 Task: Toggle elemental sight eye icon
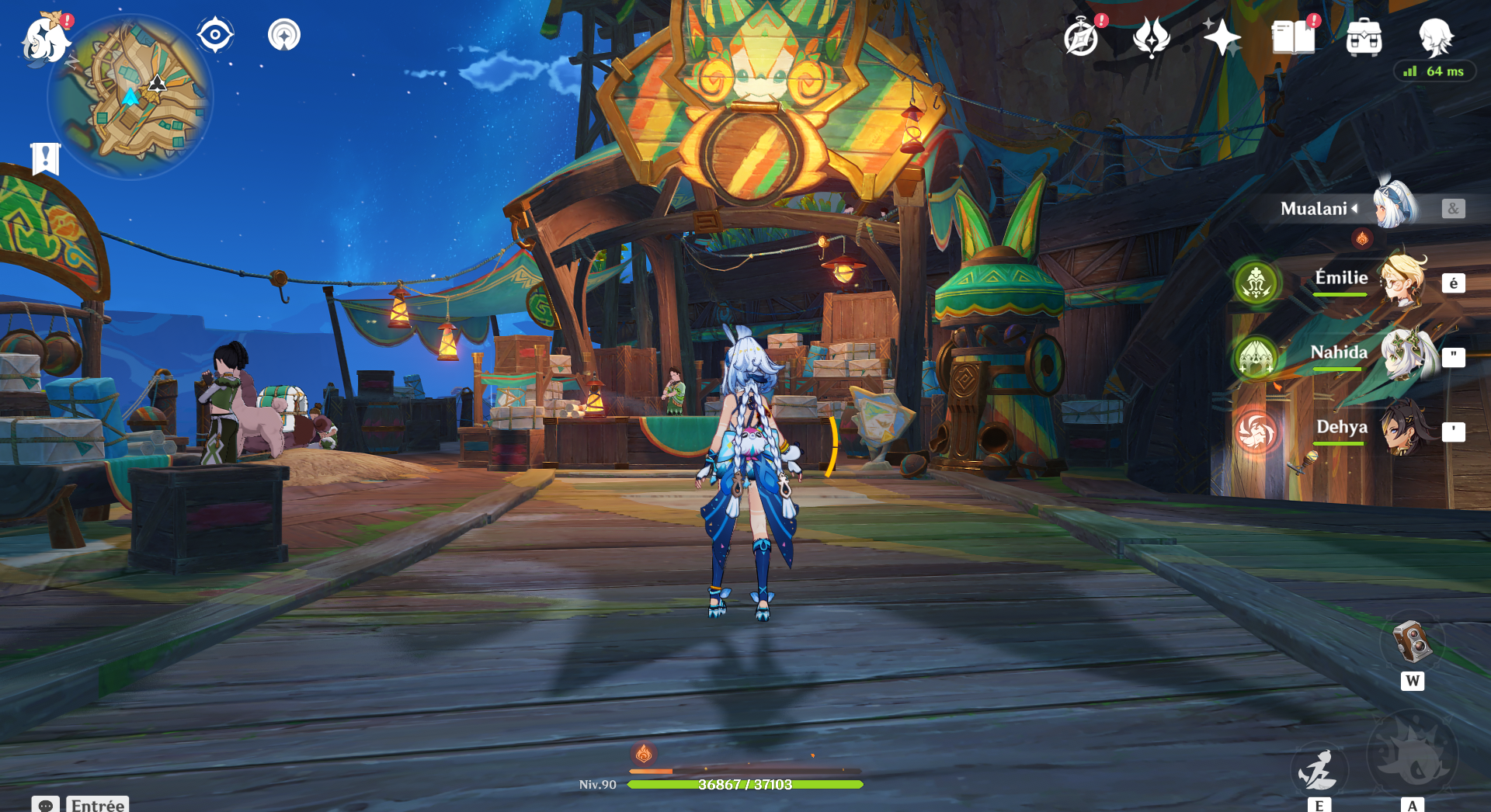[x=215, y=35]
